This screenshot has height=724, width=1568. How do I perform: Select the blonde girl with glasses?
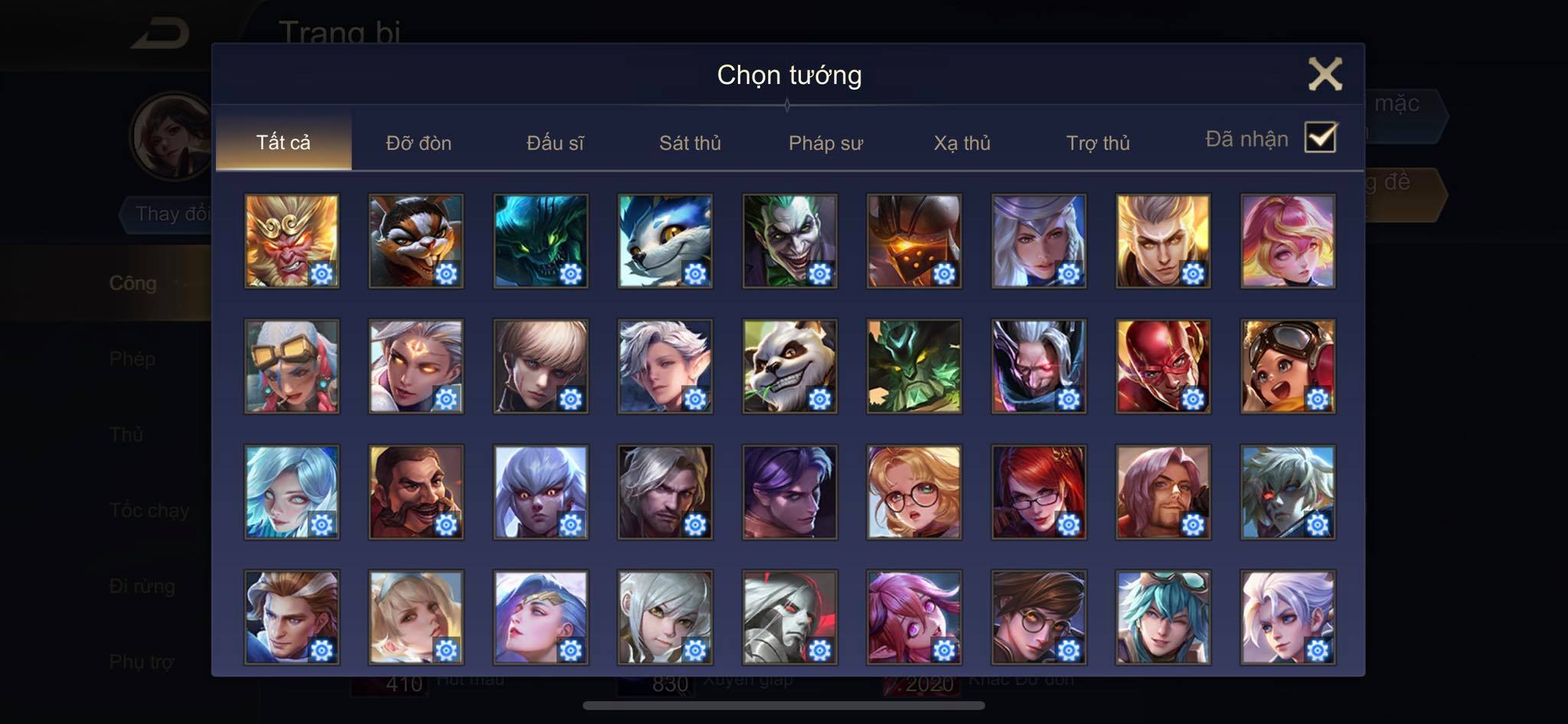click(914, 492)
